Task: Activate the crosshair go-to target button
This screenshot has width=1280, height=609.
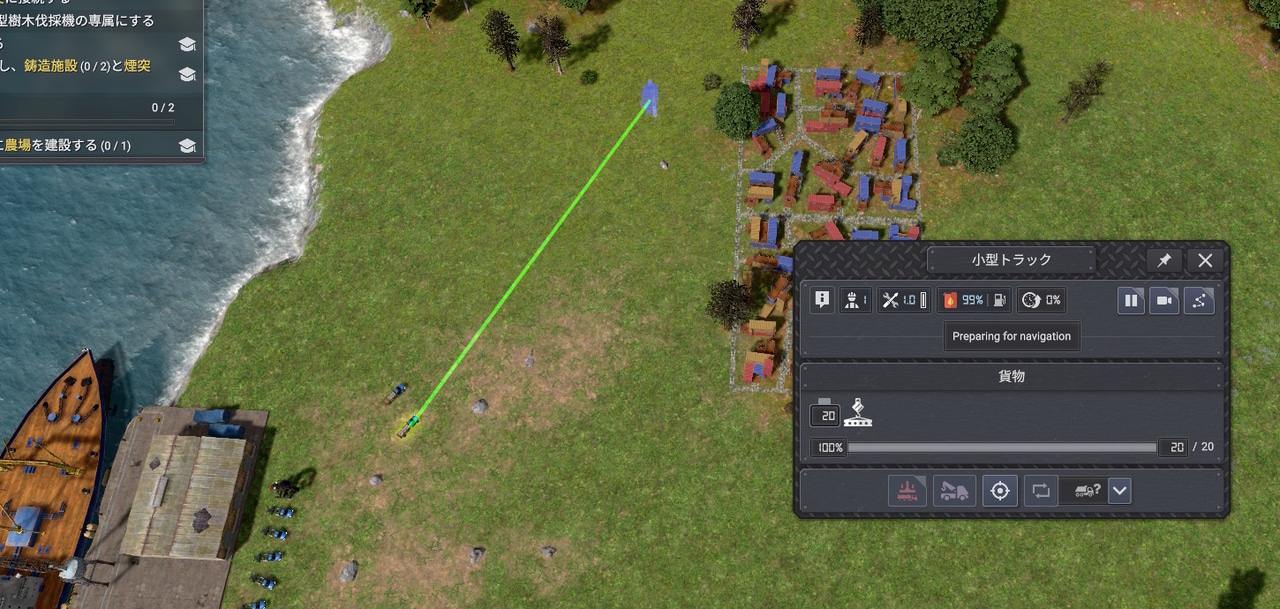Action: tap(1000, 491)
